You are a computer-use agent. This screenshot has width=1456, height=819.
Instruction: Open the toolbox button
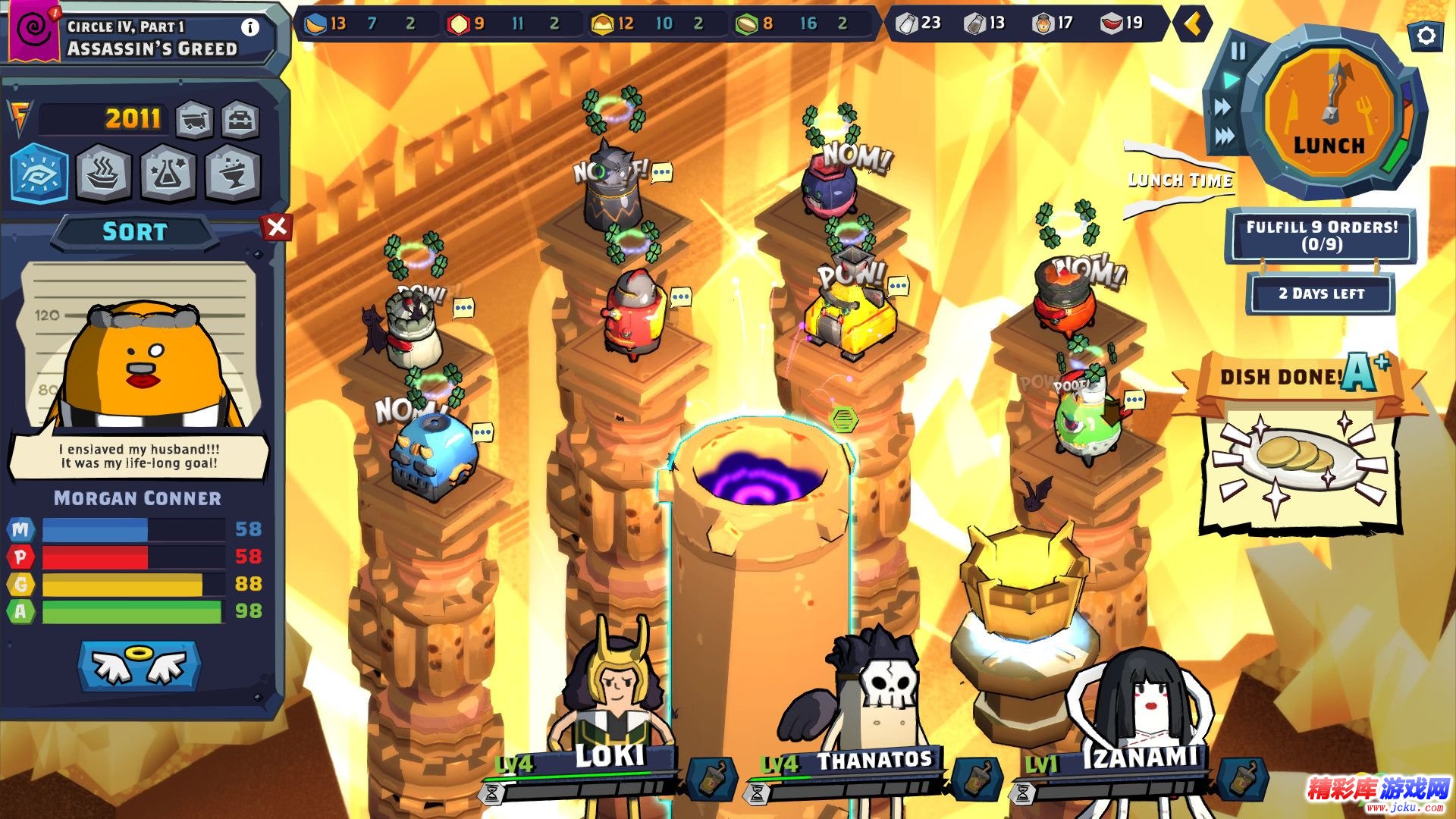(x=240, y=120)
